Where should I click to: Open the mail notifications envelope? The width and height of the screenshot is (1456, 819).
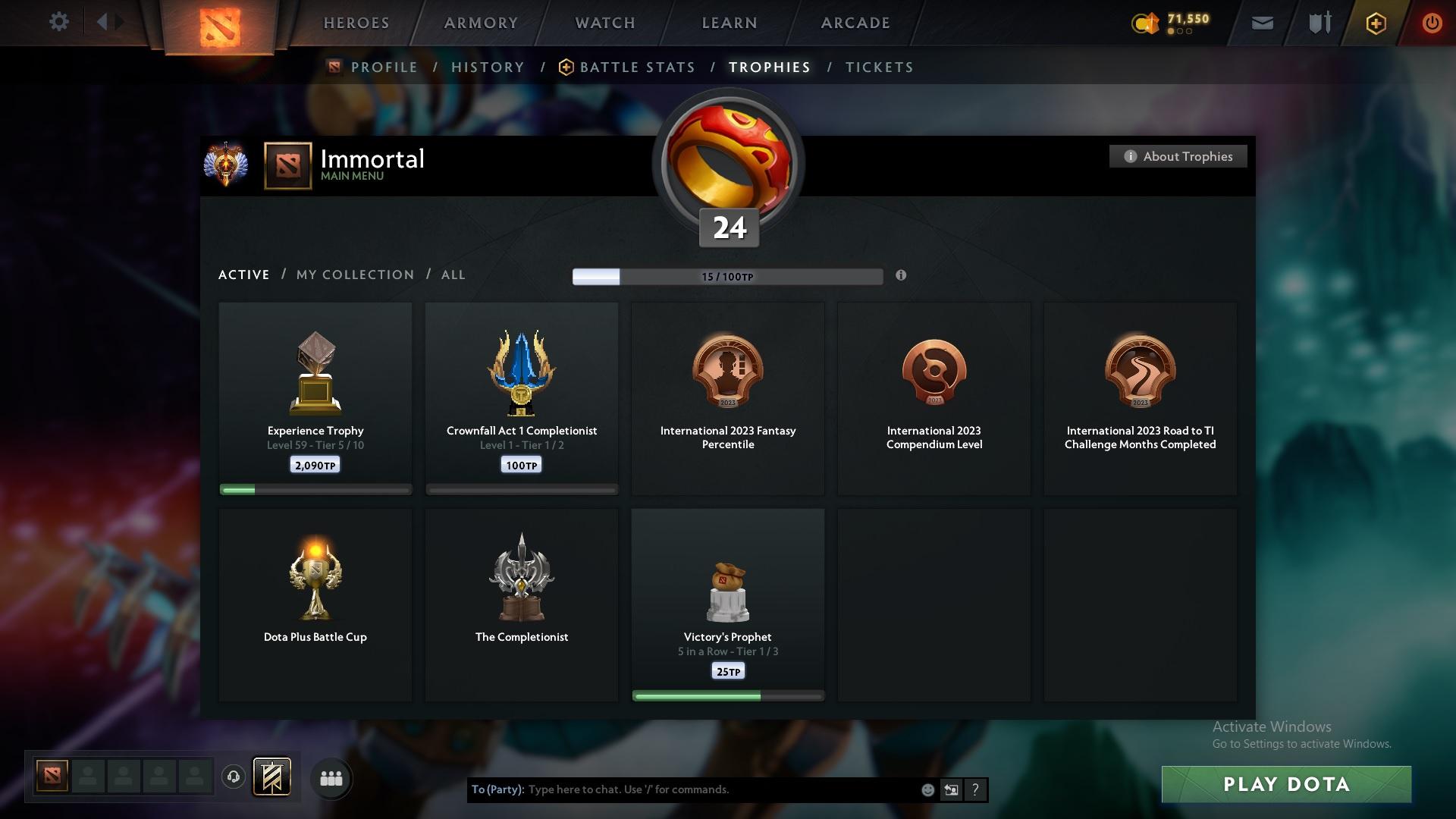(x=1261, y=22)
